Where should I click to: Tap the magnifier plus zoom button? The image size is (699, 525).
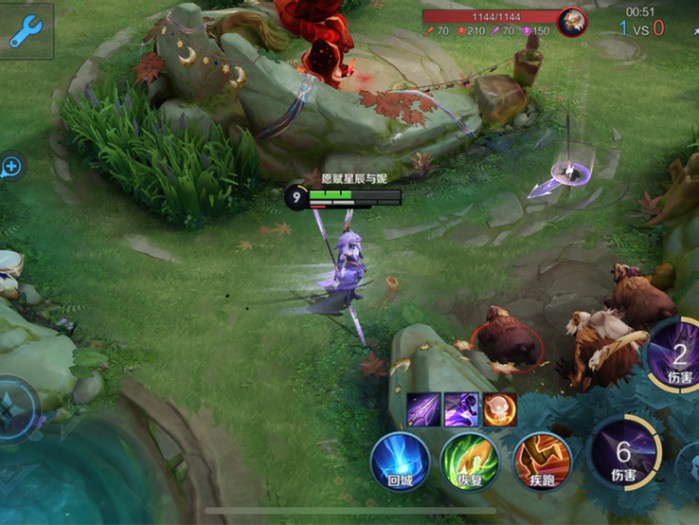tap(10, 167)
